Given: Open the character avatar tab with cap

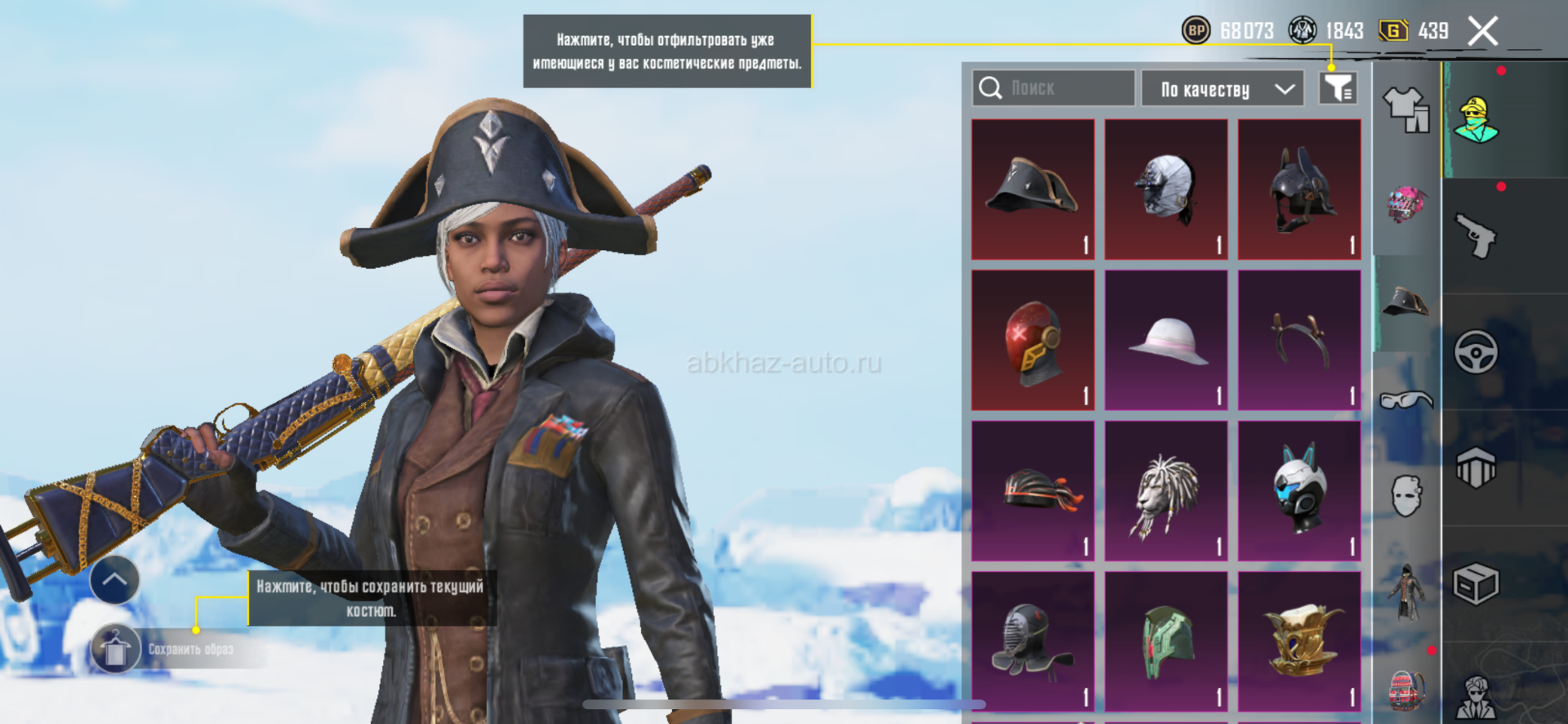Looking at the screenshot, I should 1477,120.
